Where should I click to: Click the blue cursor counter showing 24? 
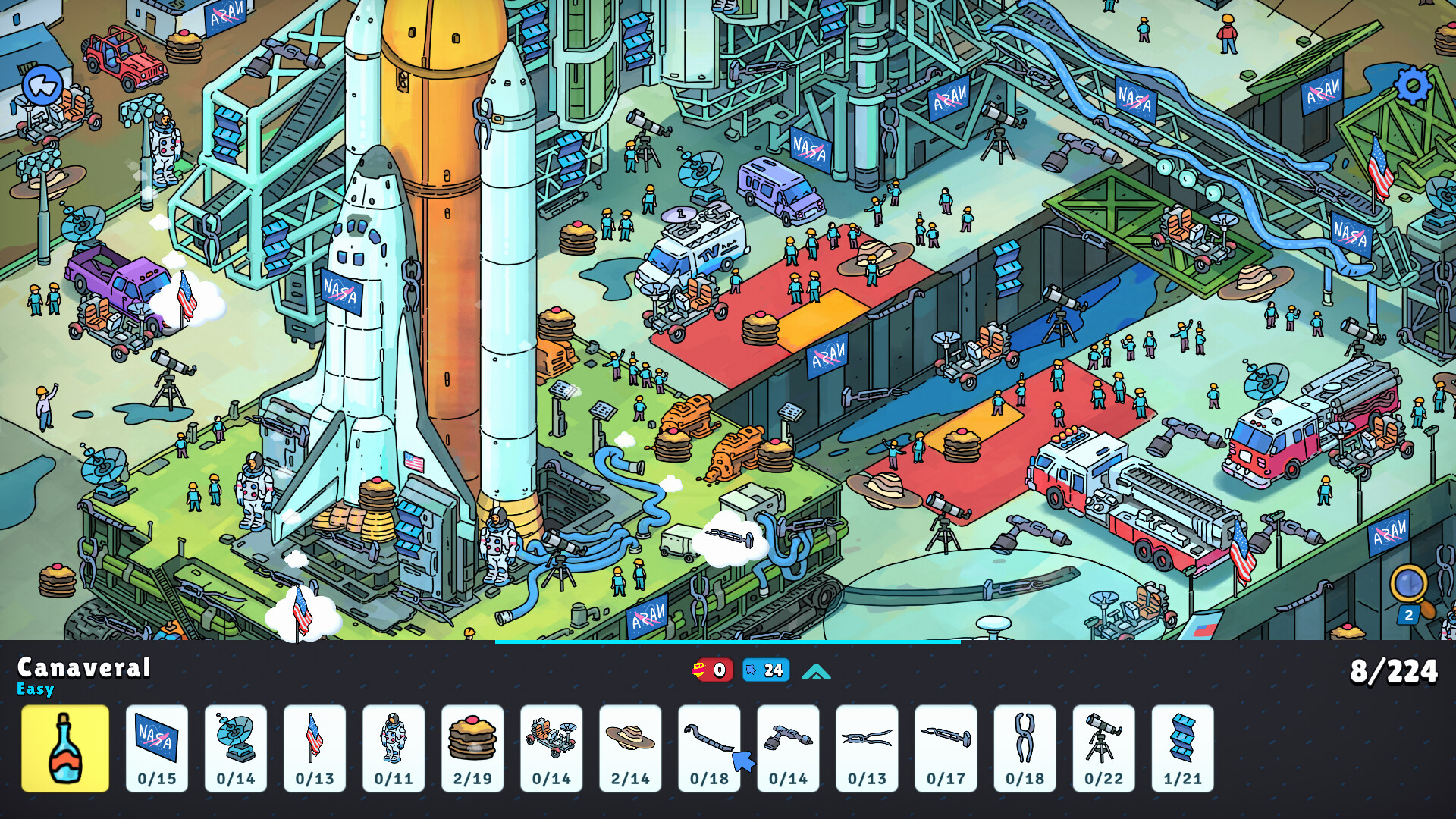click(x=765, y=670)
